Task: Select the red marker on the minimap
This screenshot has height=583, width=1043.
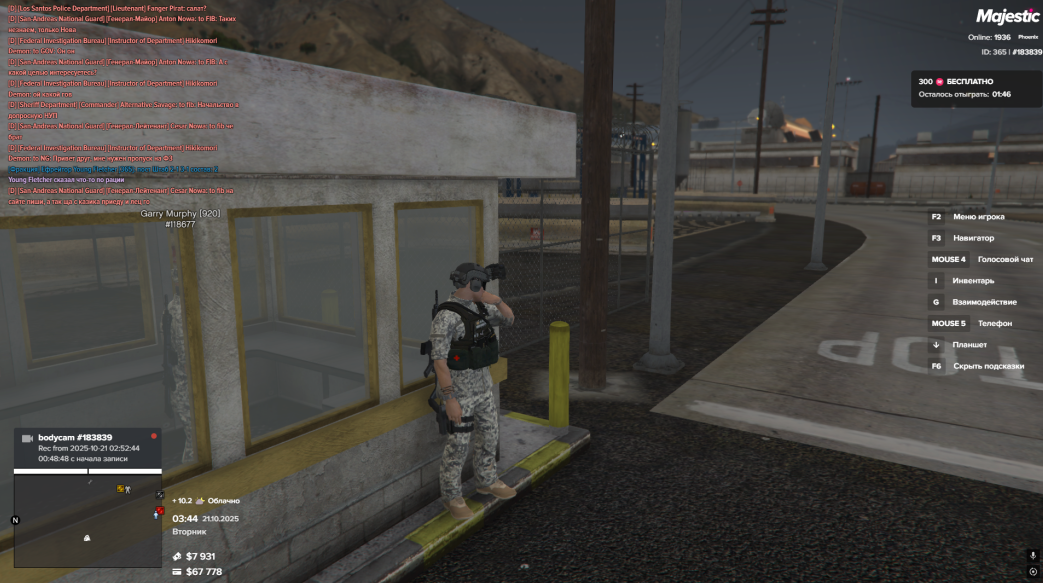Action: click(x=158, y=511)
